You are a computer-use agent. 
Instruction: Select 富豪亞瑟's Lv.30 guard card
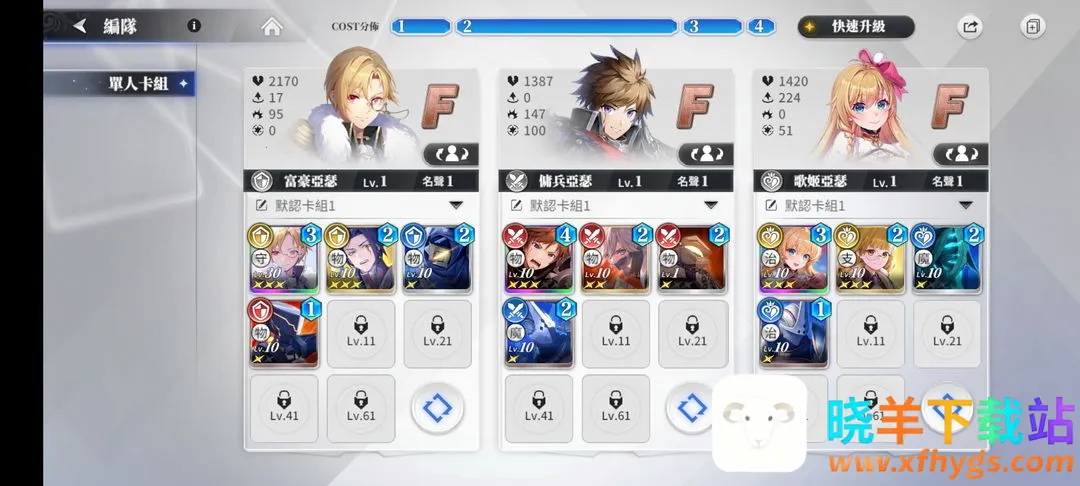click(x=284, y=258)
